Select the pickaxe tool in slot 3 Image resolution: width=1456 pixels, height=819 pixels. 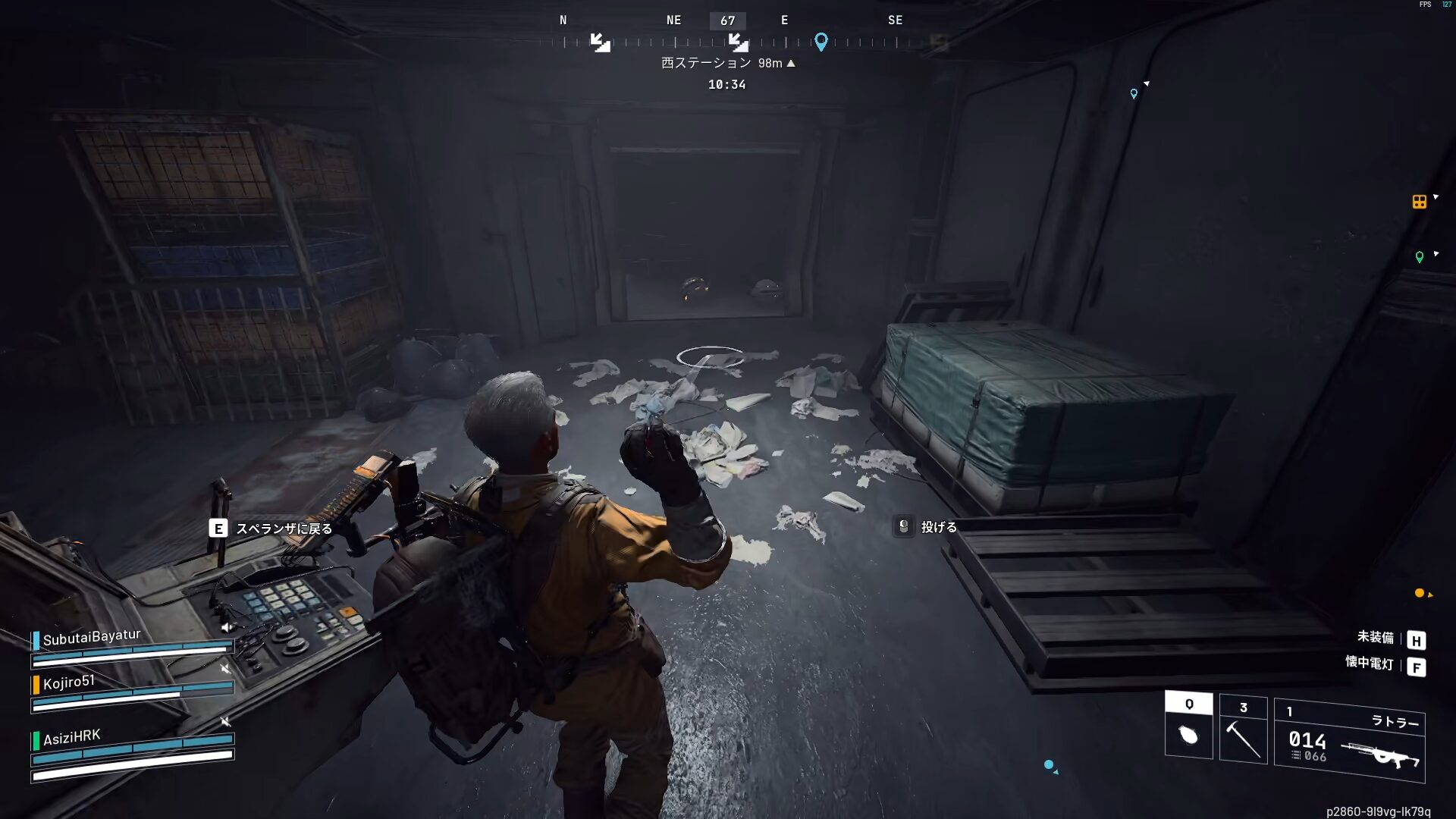pos(1243,730)
